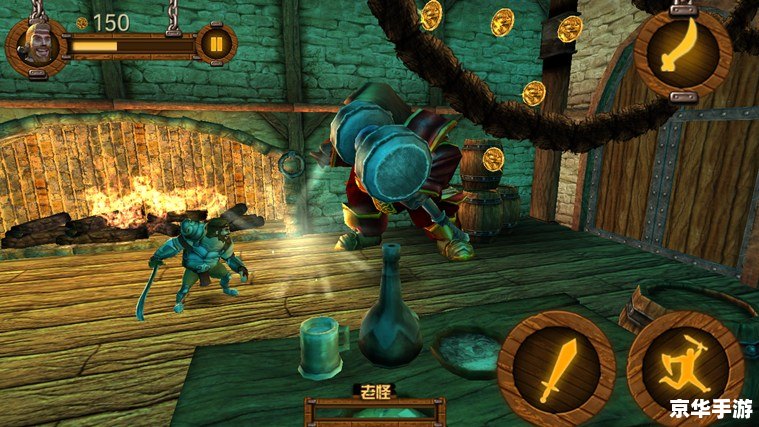Trigger the jumping swordsman dodge button
Viewport: 759px width, 427px height.
pyautogui.click(x=686, y=369)
